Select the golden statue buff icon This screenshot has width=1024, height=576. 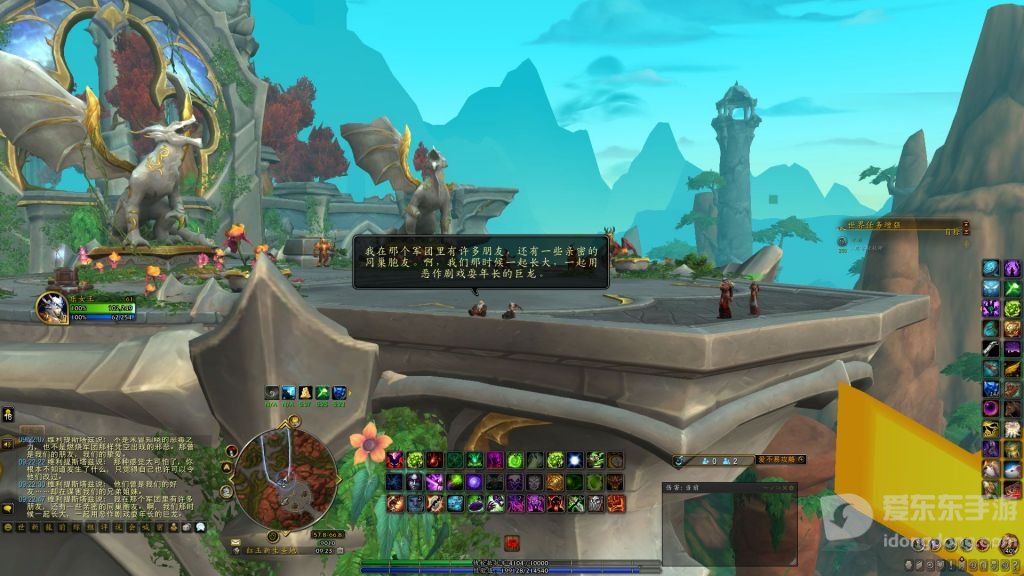point(305,393)
